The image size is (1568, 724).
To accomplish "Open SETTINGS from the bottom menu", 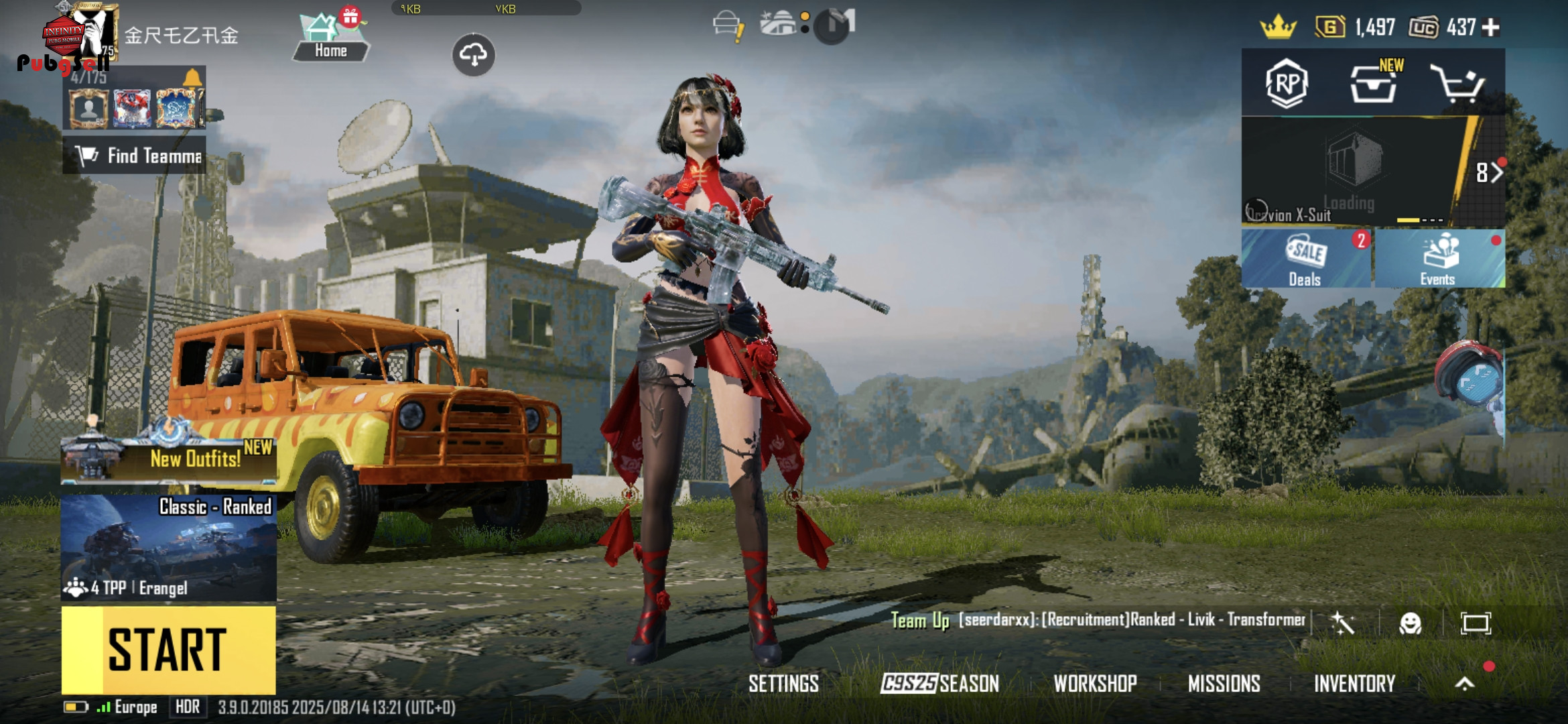I will 783,684.
